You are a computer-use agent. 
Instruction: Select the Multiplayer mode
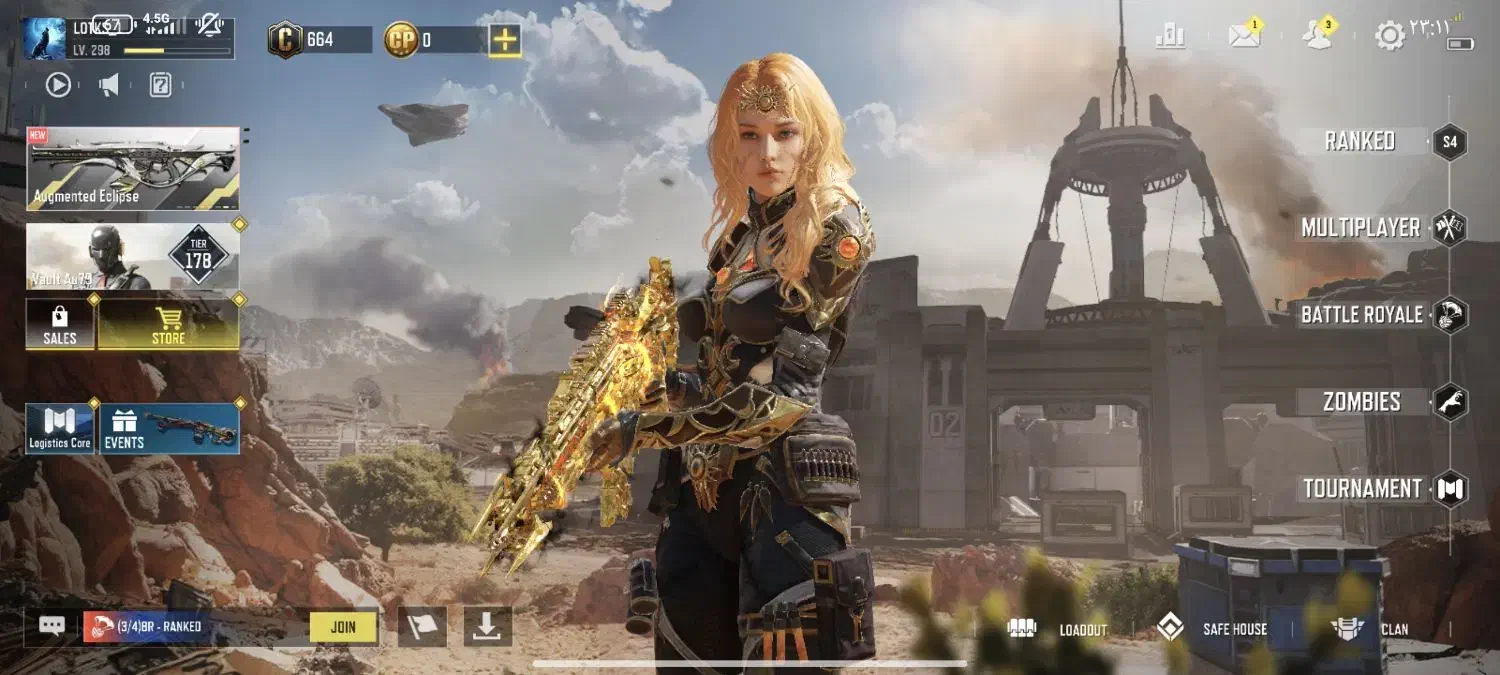click(x=1361, y=228)
